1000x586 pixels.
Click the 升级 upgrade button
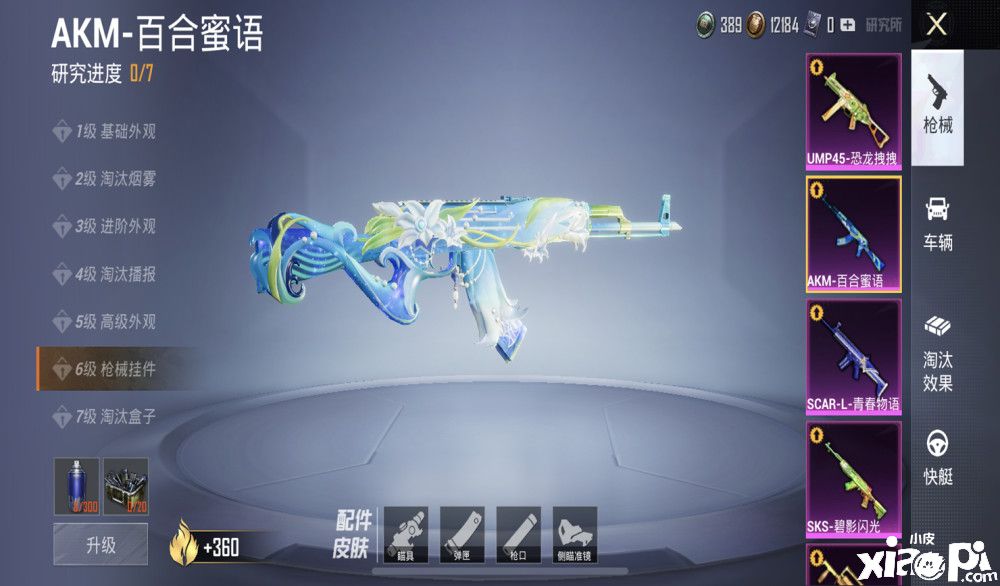99,545
